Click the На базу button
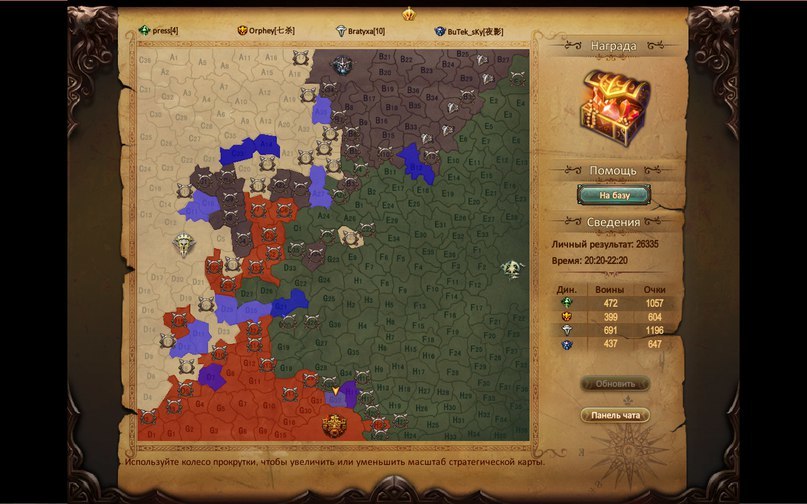807x504 pixels. point(614,194)
